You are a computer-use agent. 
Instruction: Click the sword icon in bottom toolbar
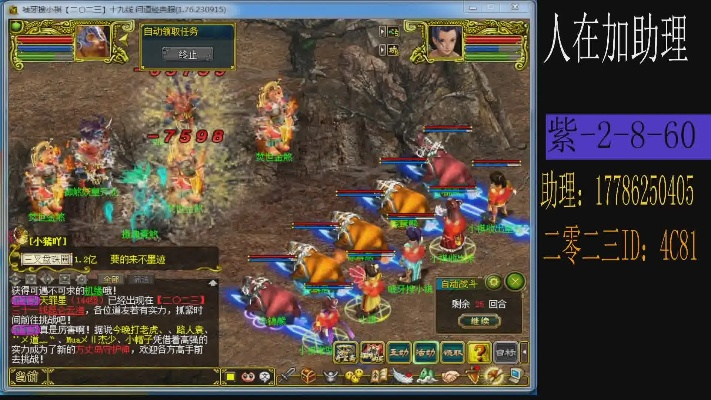point(288,376)
